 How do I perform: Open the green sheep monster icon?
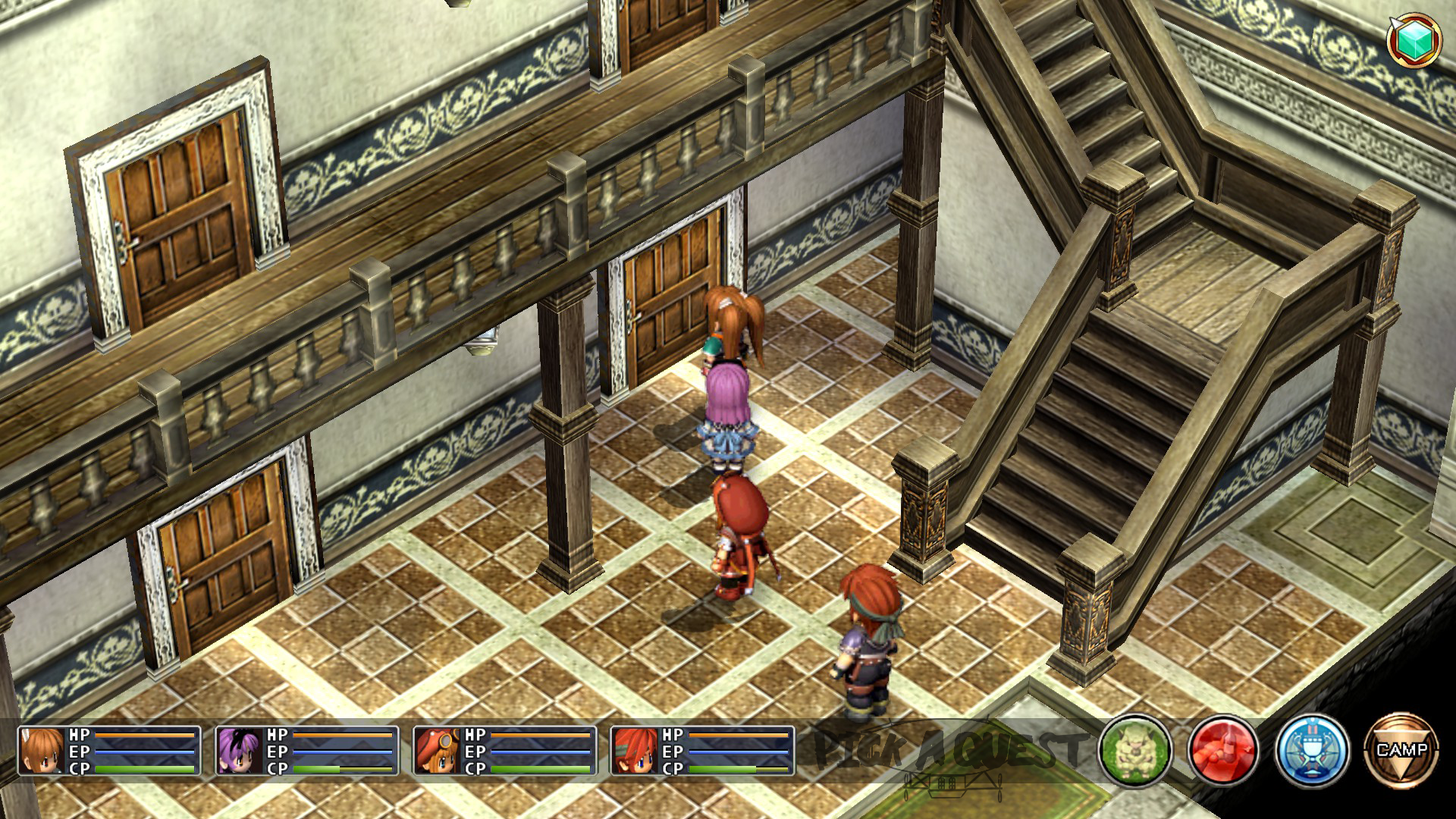click(1134, 751)
